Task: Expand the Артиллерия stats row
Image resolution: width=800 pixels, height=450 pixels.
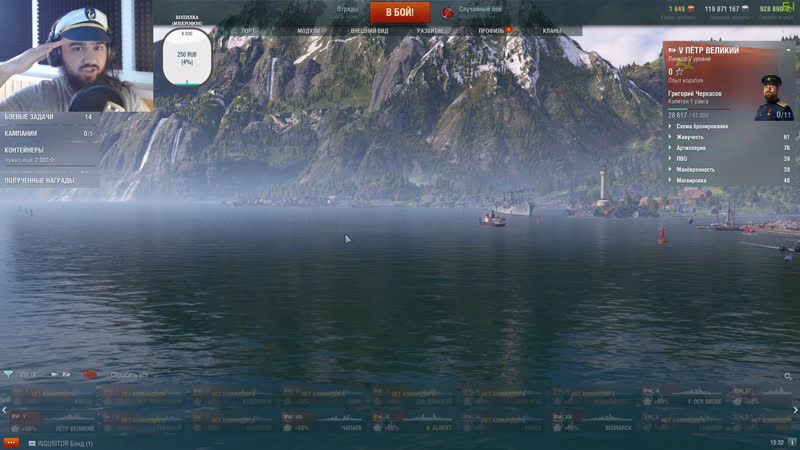Action: coord(691,147)
